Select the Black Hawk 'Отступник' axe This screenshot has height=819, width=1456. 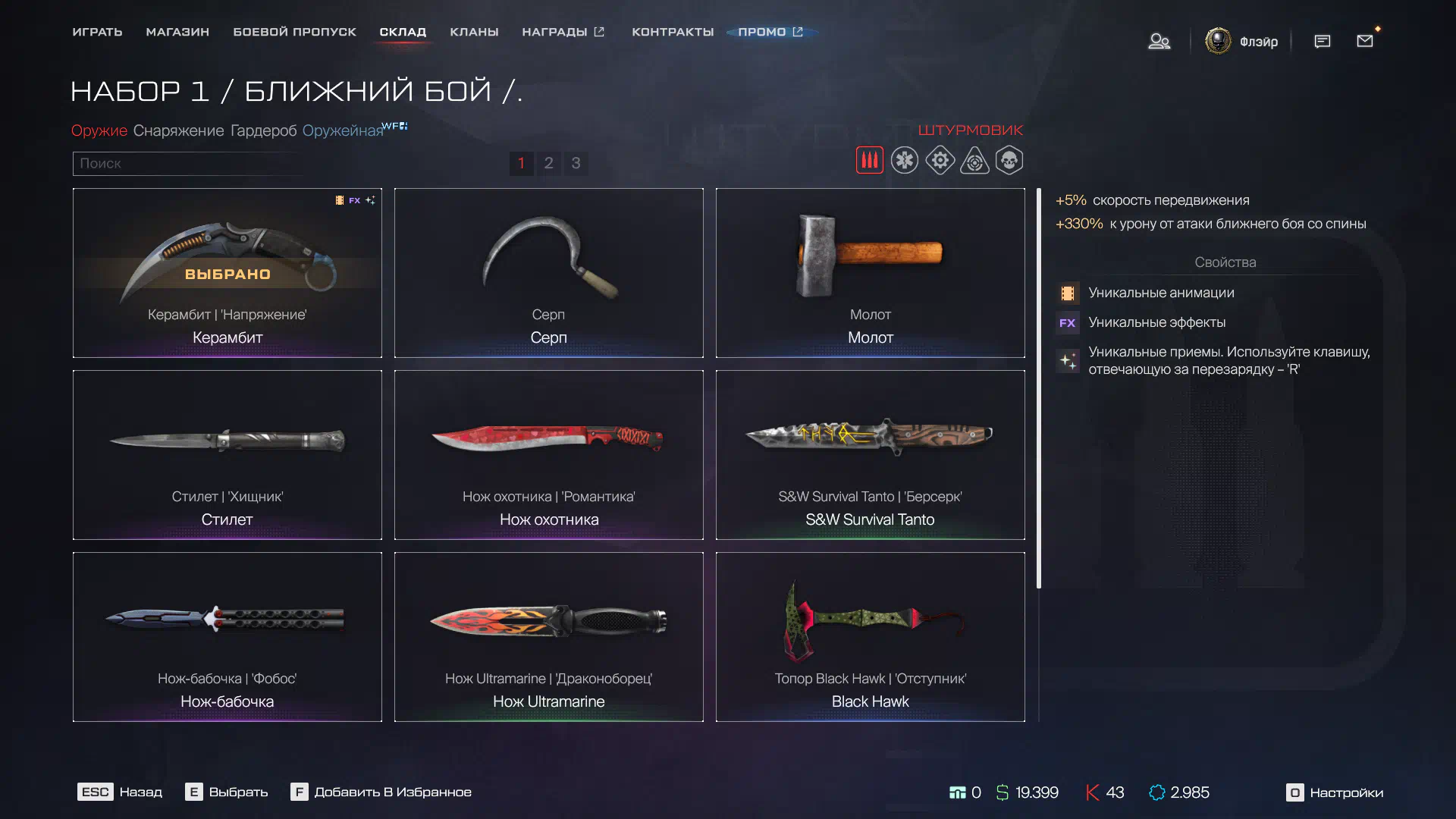coord(870,637)
